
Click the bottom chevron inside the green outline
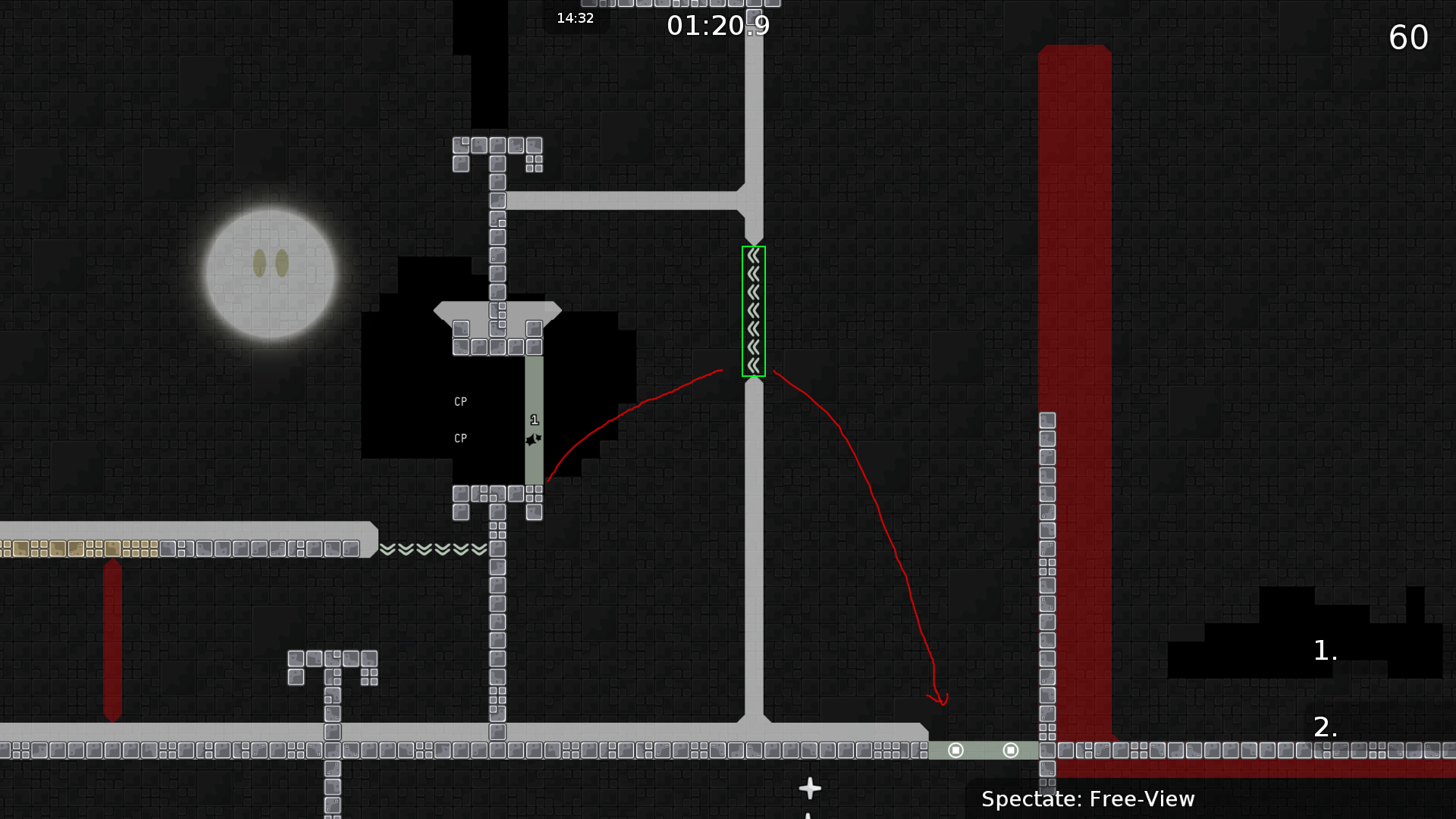(753, 366)
